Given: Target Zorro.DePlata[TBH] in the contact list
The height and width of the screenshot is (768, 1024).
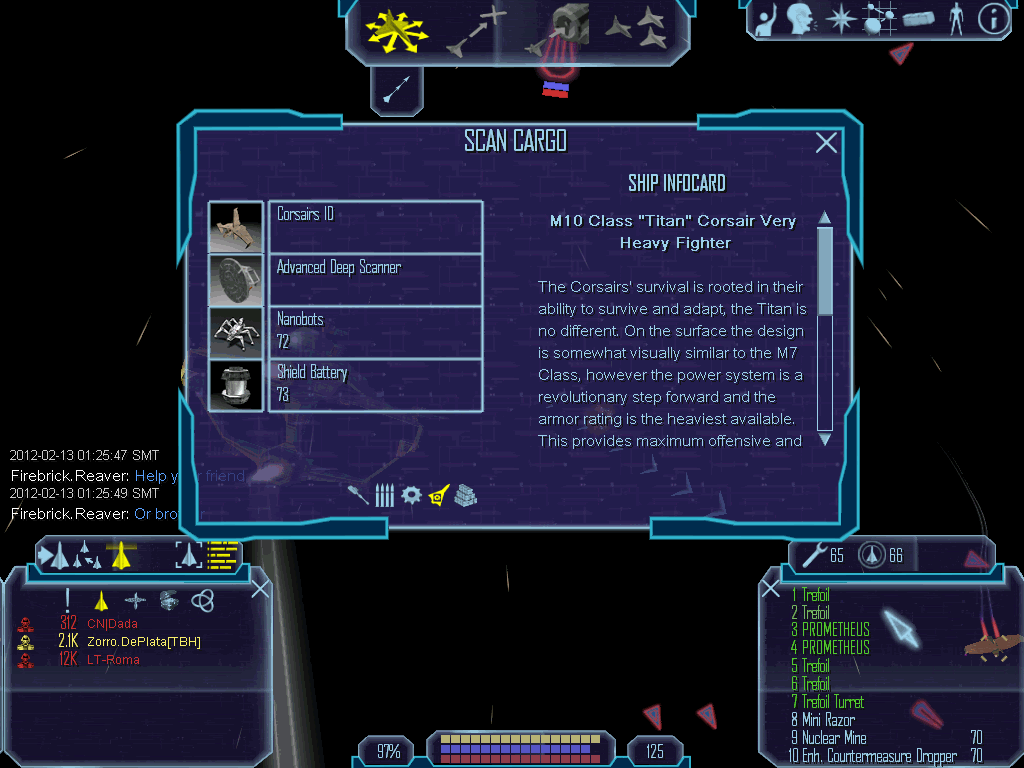Looking at the screenshot, I should pyautogui.click(x=141, y=642).
